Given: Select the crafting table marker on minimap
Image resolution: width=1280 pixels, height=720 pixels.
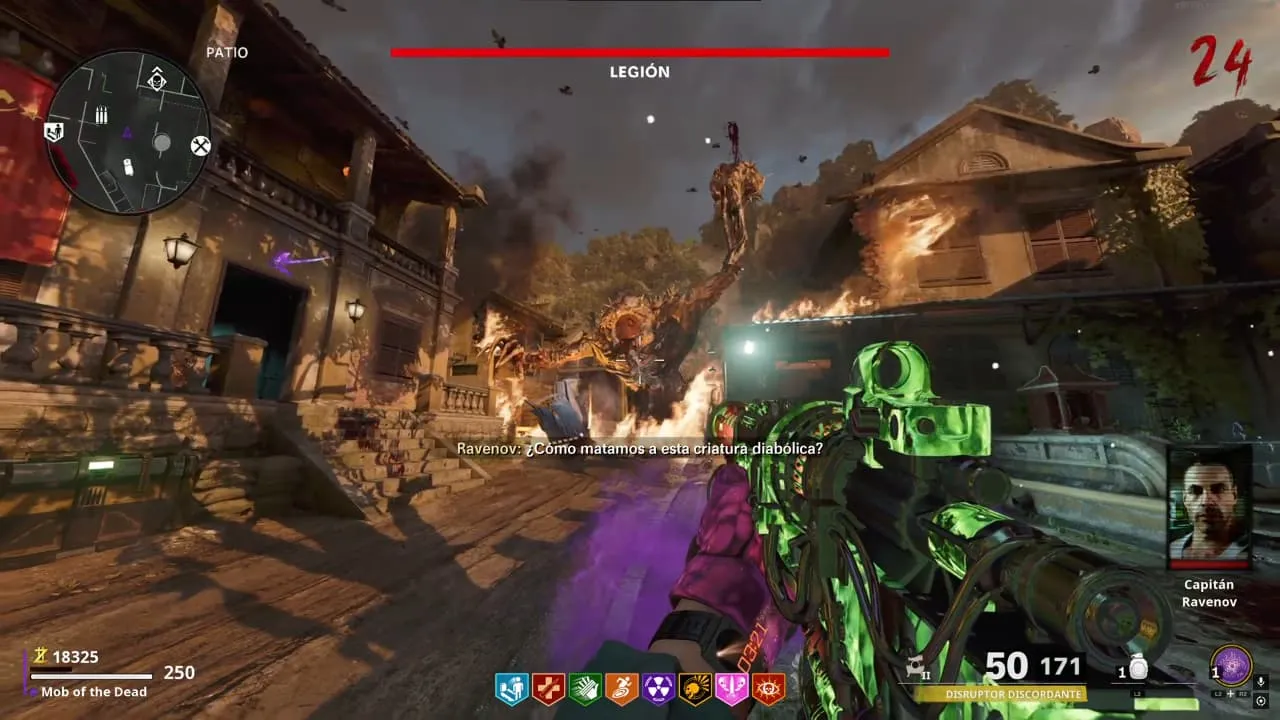Looking at the screenshot, I should coord(200,146).
